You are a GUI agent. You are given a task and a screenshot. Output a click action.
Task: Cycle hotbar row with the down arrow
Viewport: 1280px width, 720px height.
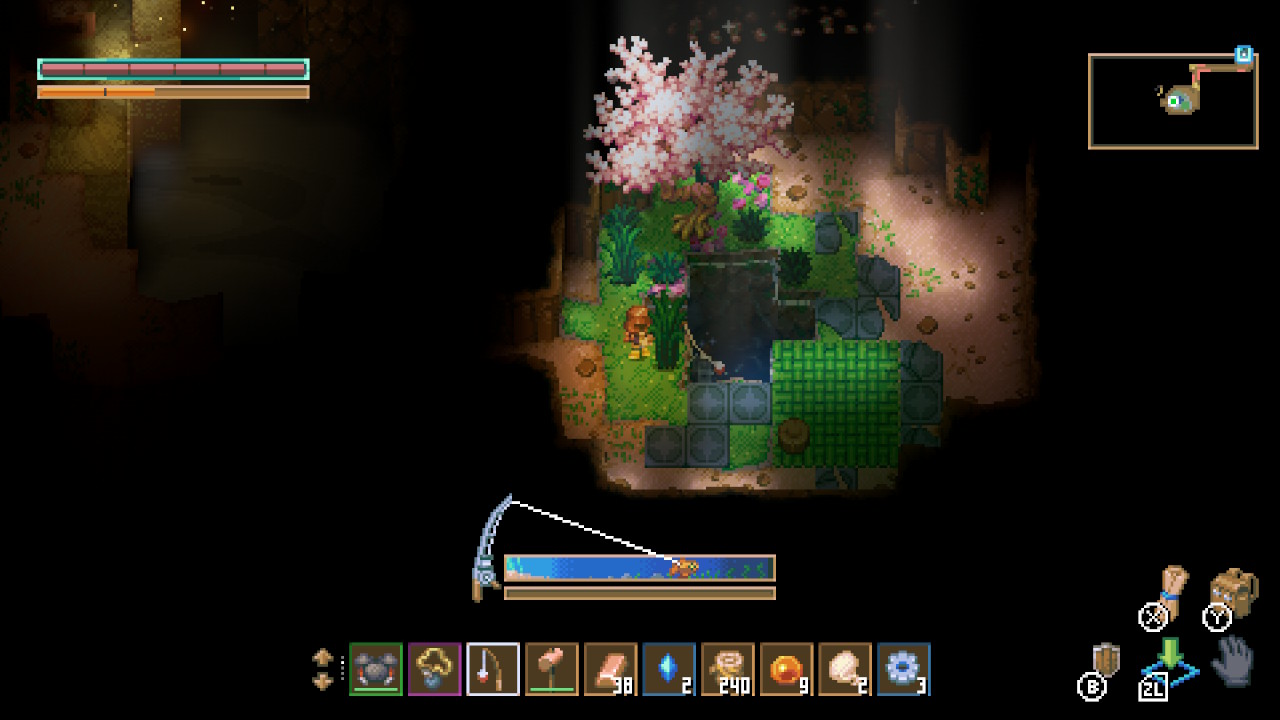click(323, 681)
